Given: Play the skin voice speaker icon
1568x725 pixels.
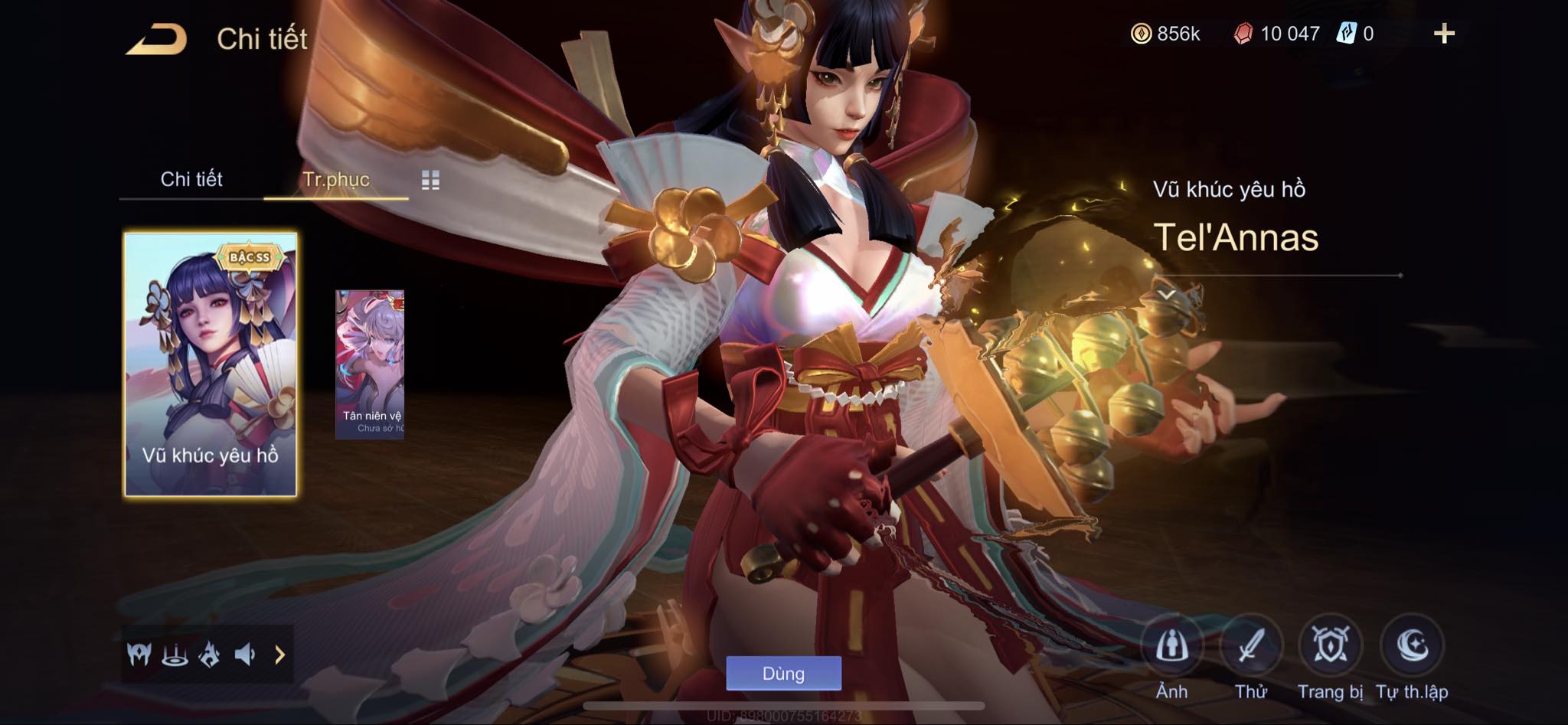Looking at the screenshot, I should coord(244,655).
